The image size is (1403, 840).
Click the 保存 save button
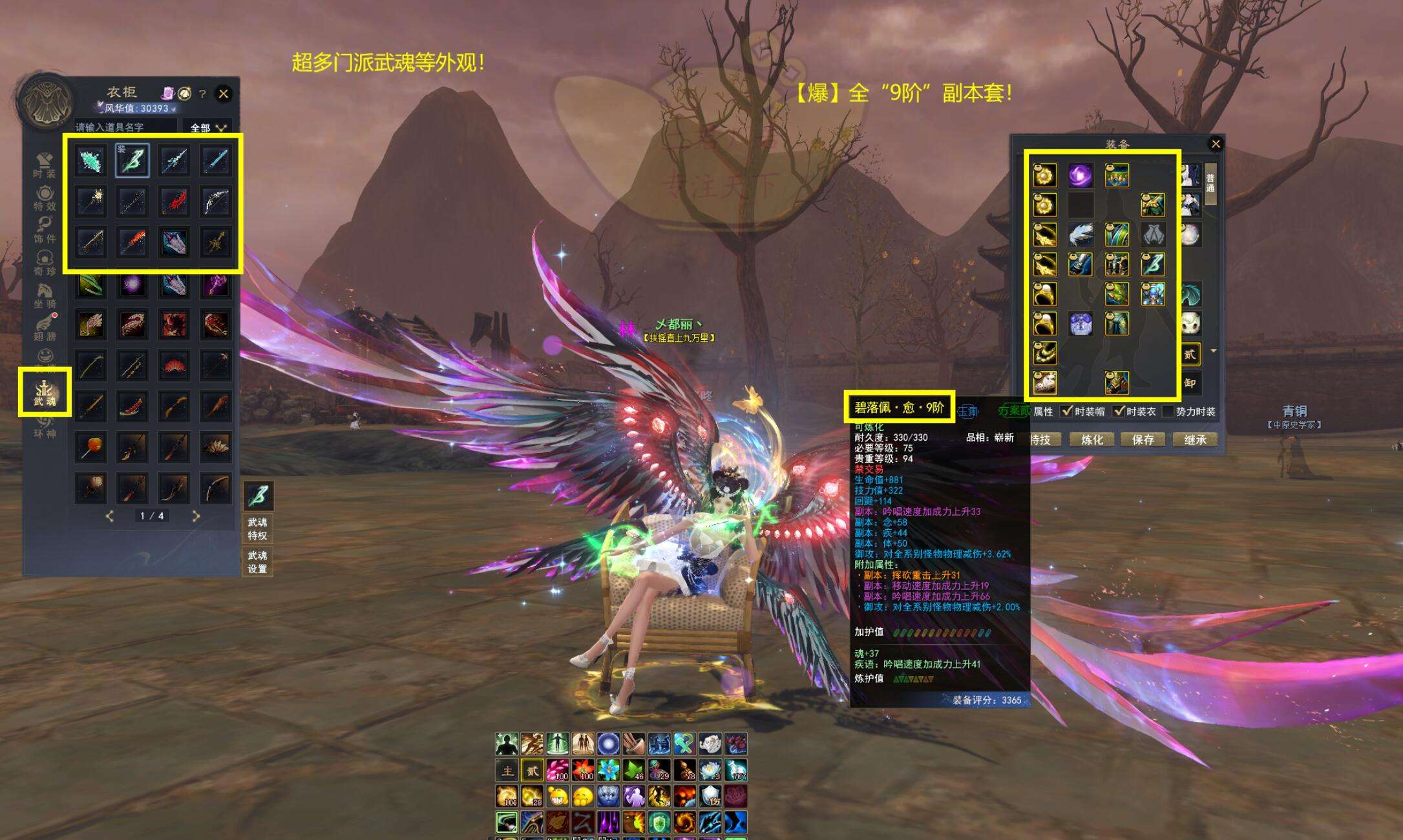tap(1143, 439)
